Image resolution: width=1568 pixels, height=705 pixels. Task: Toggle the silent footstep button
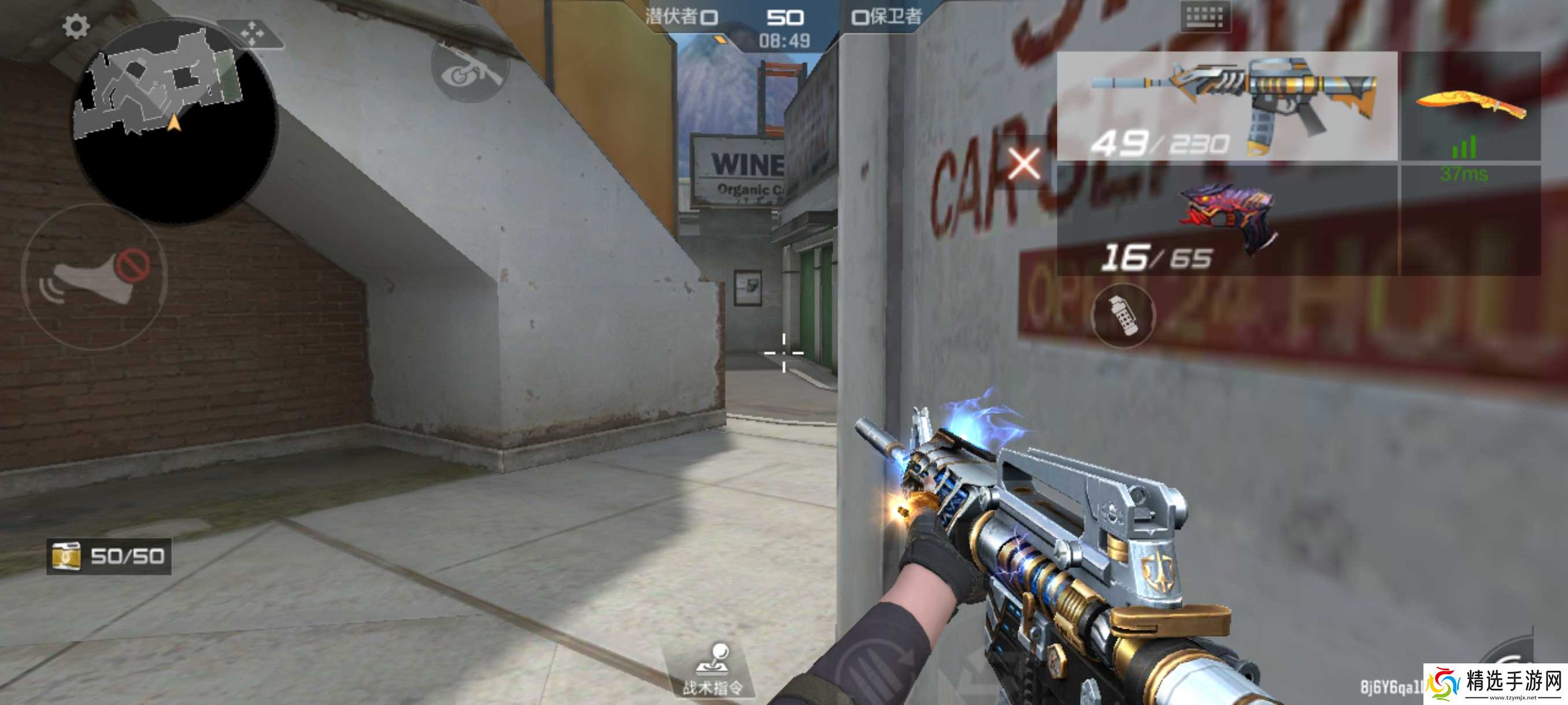pos(94,277)
